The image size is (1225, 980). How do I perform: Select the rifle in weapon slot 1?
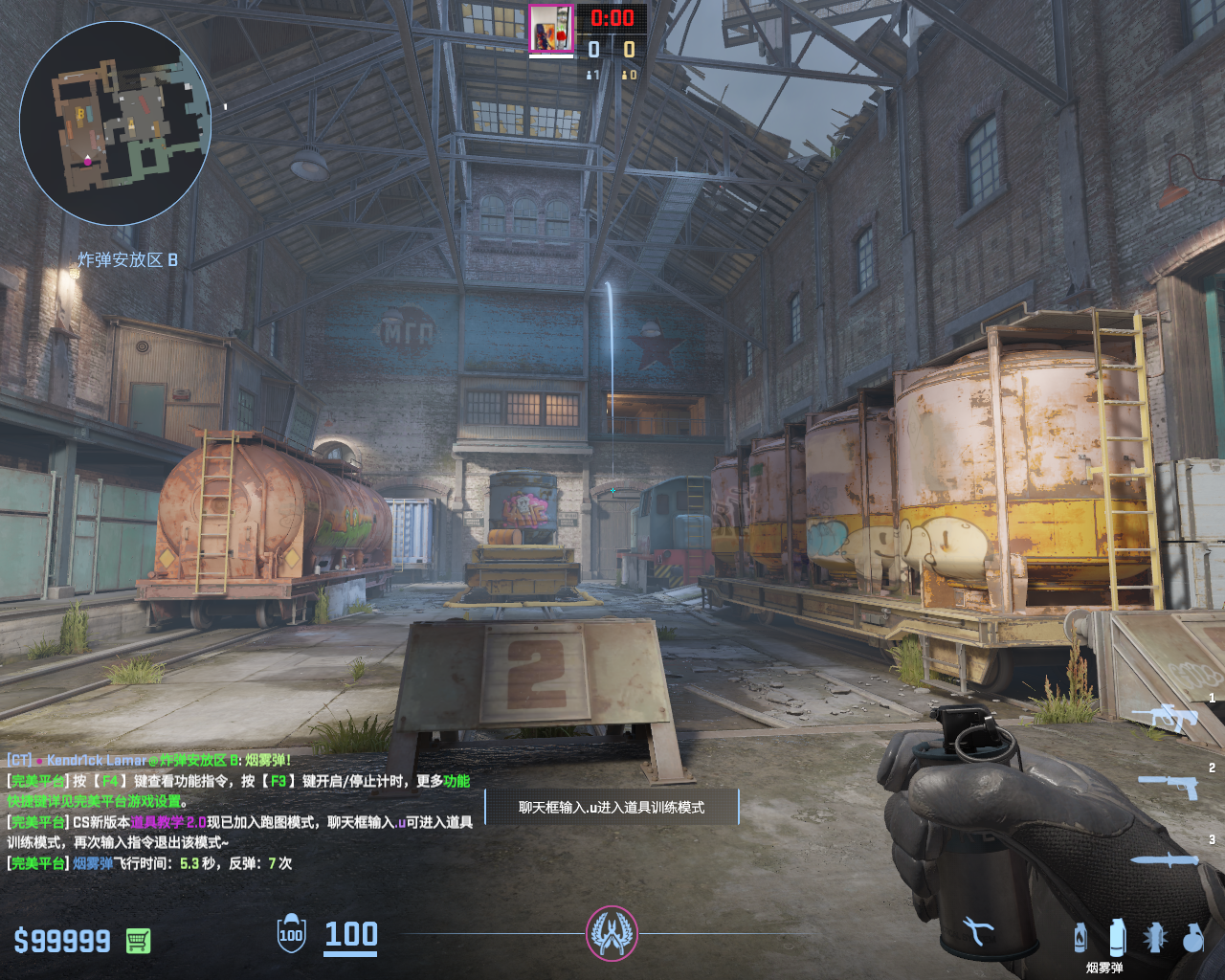point(1165,717)
